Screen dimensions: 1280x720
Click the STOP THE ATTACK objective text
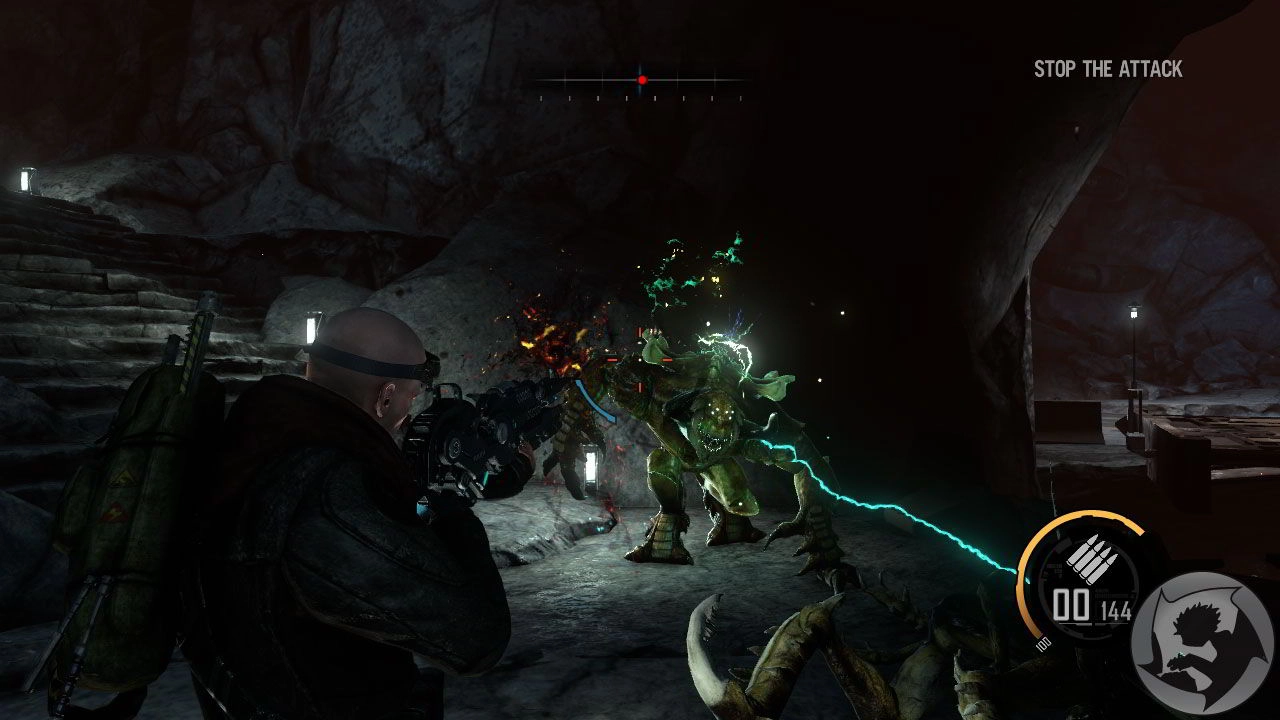coord(1108,69)
